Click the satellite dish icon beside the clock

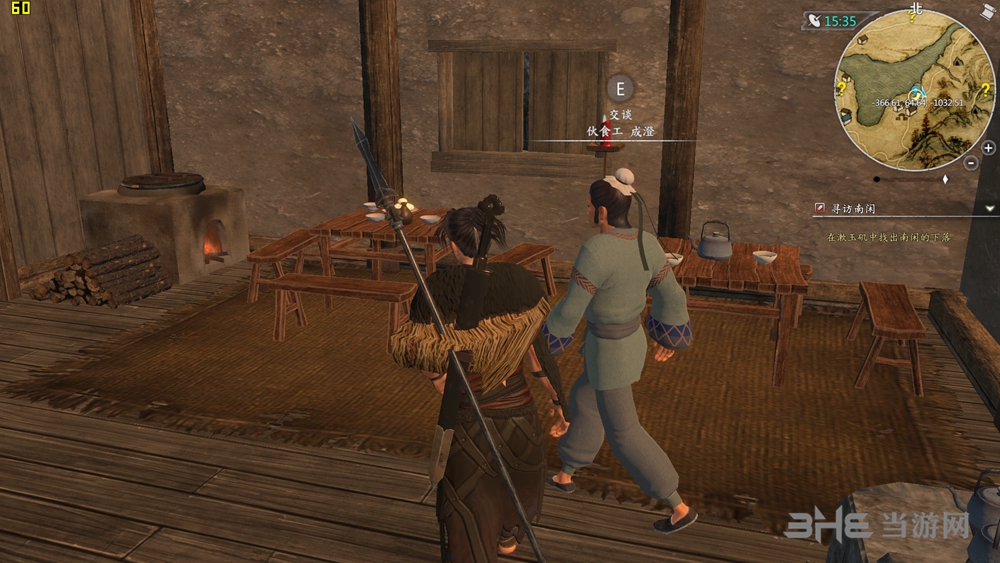[x=814, y=21]
